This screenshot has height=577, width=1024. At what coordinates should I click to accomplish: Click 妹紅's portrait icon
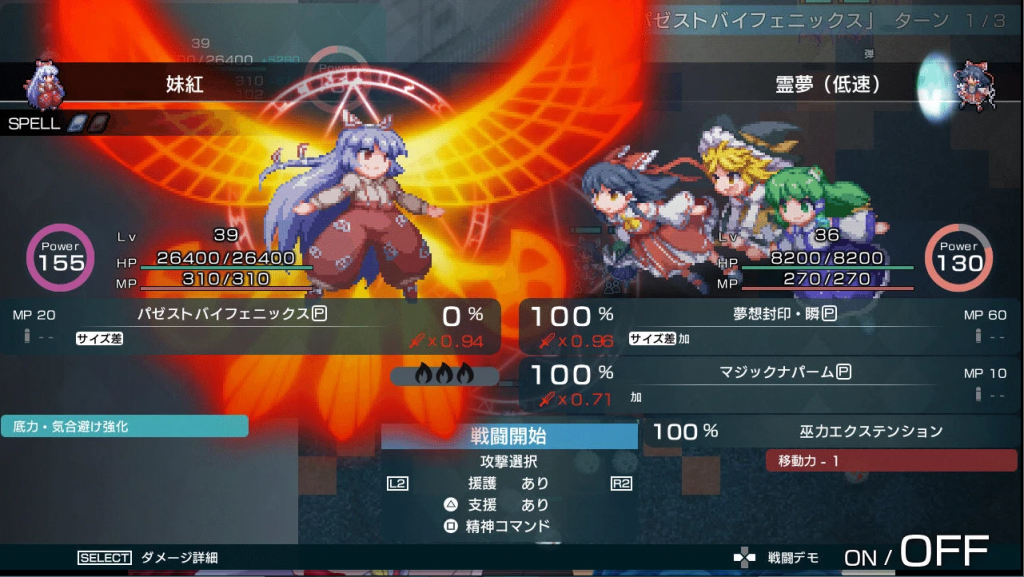click(47, 84)
